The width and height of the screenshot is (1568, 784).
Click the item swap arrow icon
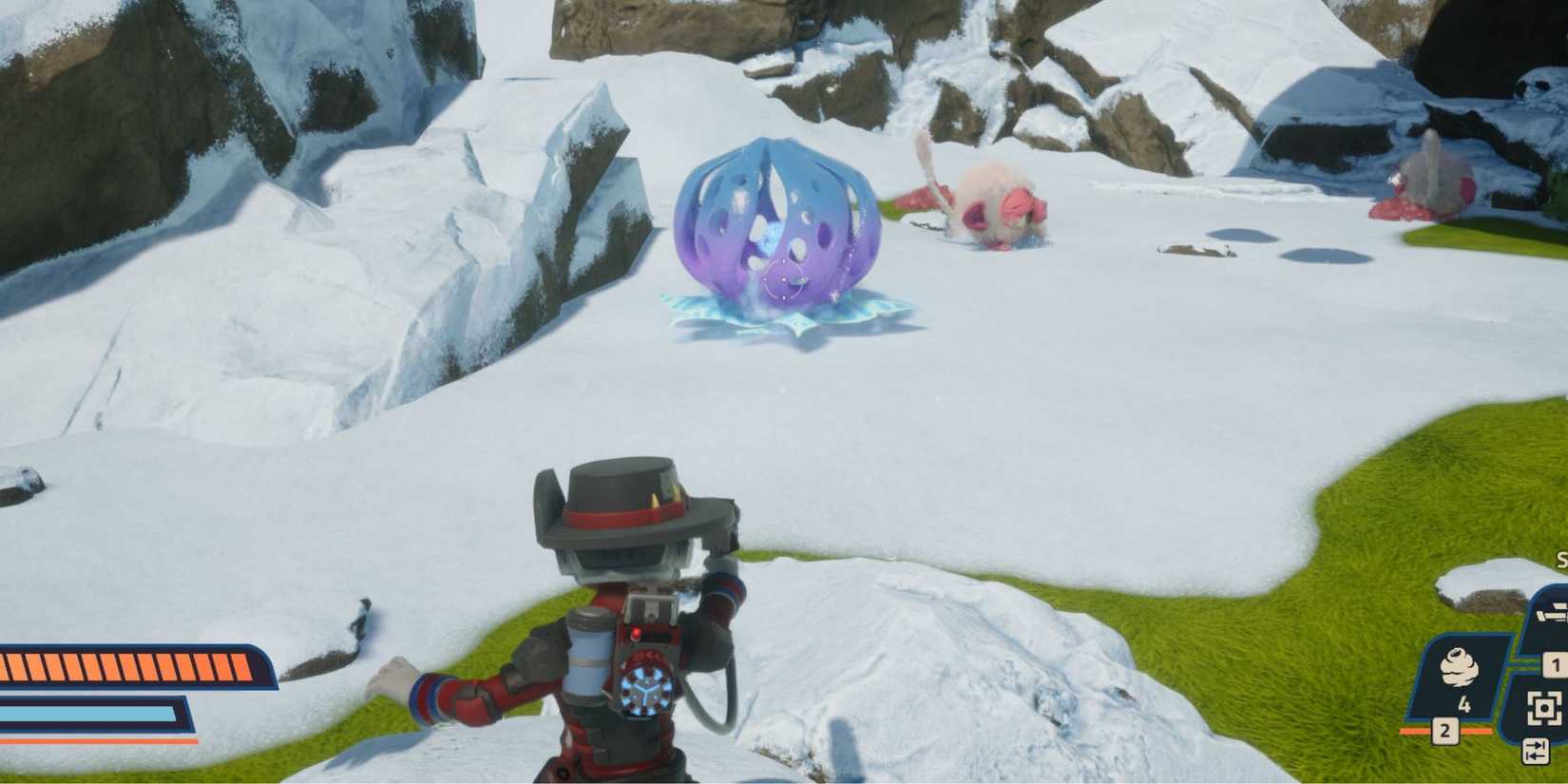point(1536,752)
